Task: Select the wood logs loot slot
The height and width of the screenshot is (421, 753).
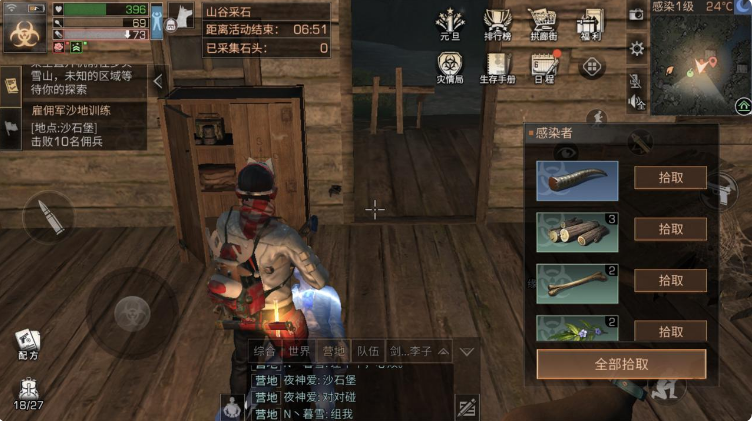Action: (577, 231)
